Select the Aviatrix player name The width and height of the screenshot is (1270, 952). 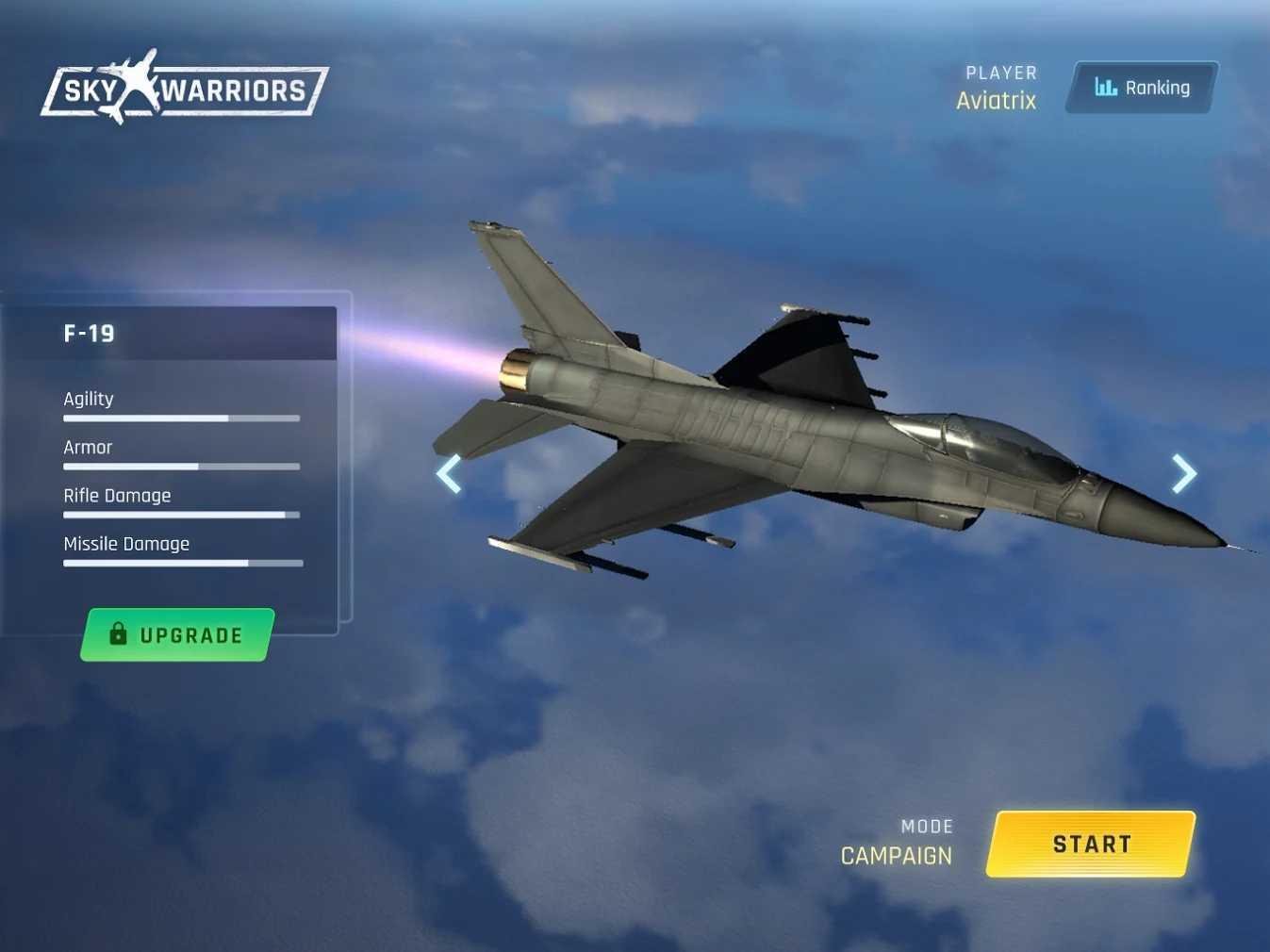pos(996,101)
